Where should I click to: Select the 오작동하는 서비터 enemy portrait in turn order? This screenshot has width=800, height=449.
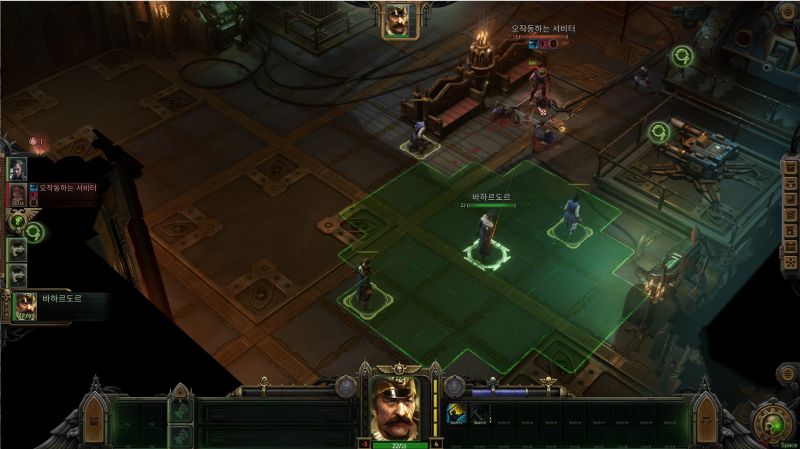[18, 193]
